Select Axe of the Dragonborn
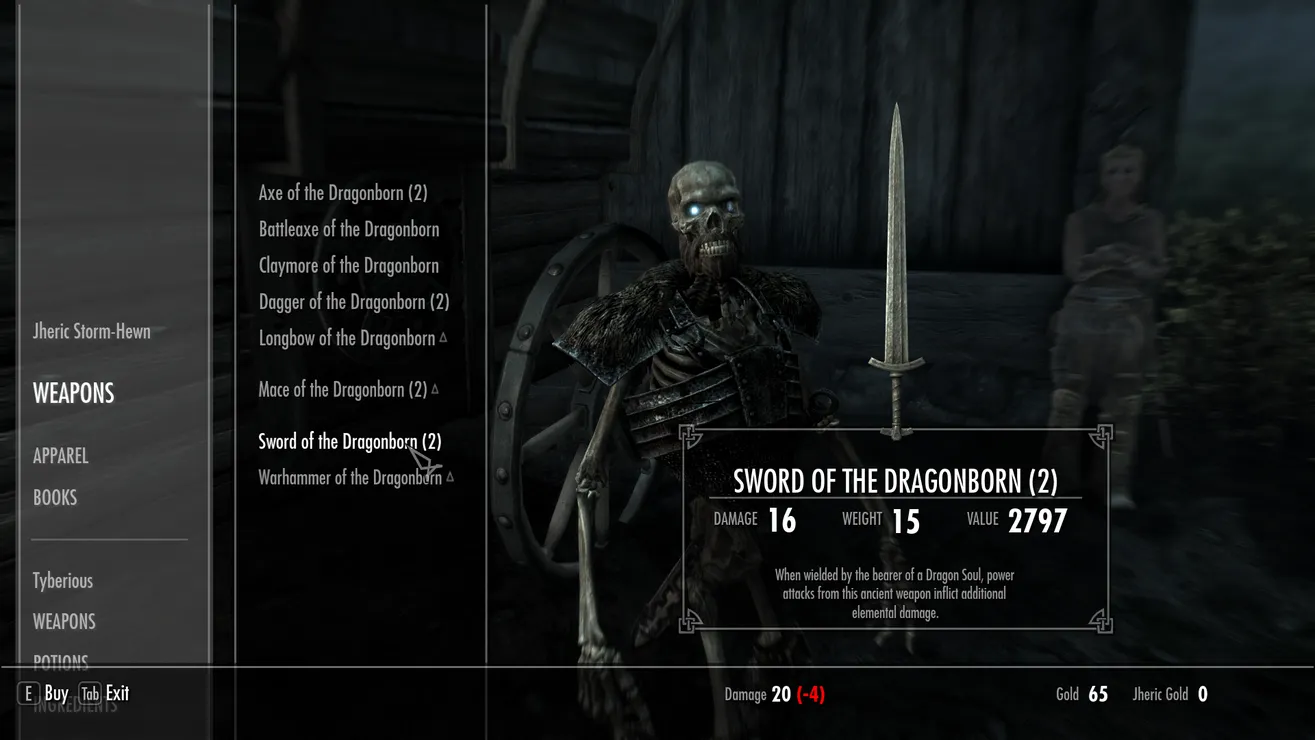 click(342, 193)
